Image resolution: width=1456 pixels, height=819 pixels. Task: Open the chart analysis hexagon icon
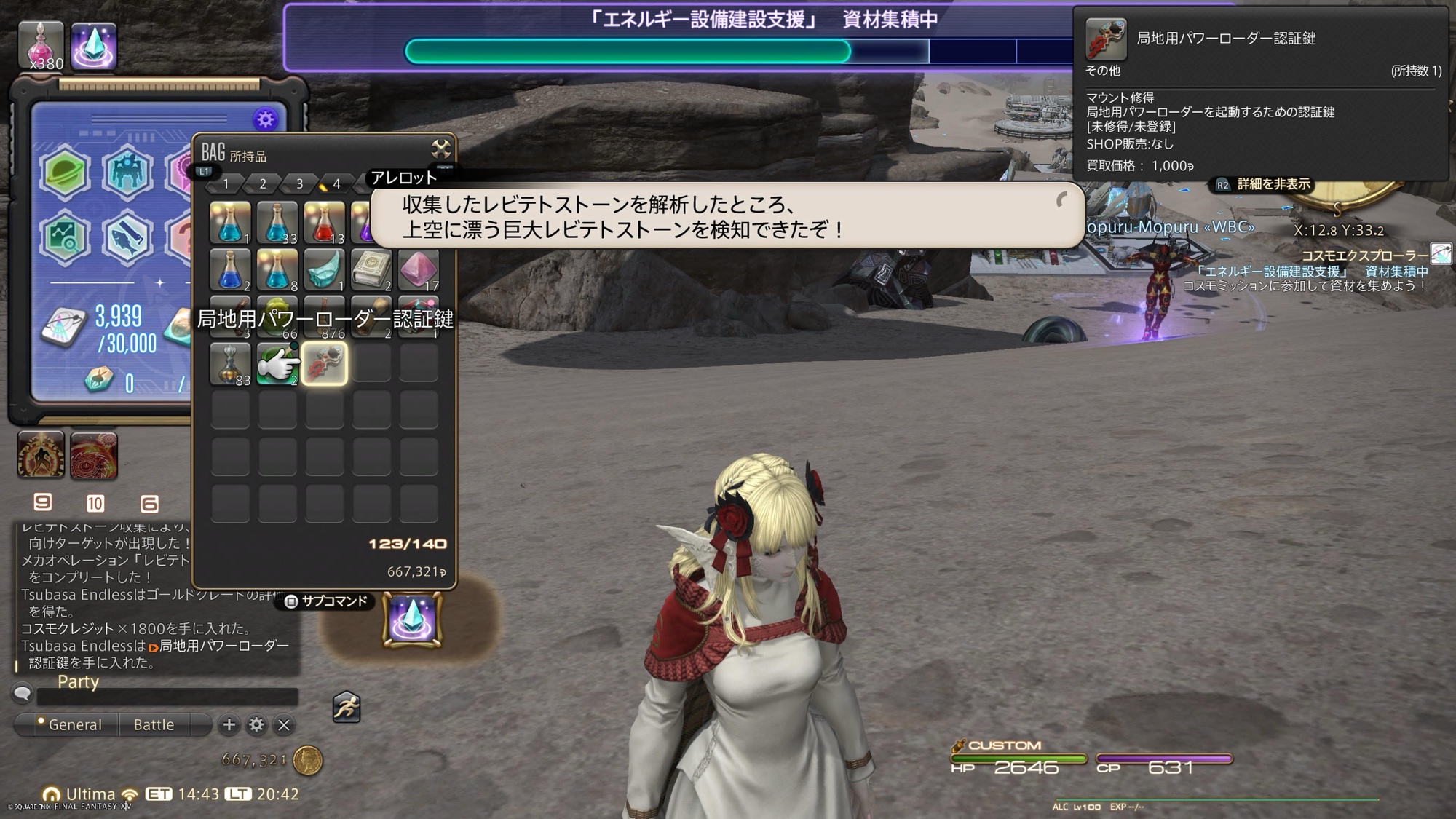[x=65, y=237]
